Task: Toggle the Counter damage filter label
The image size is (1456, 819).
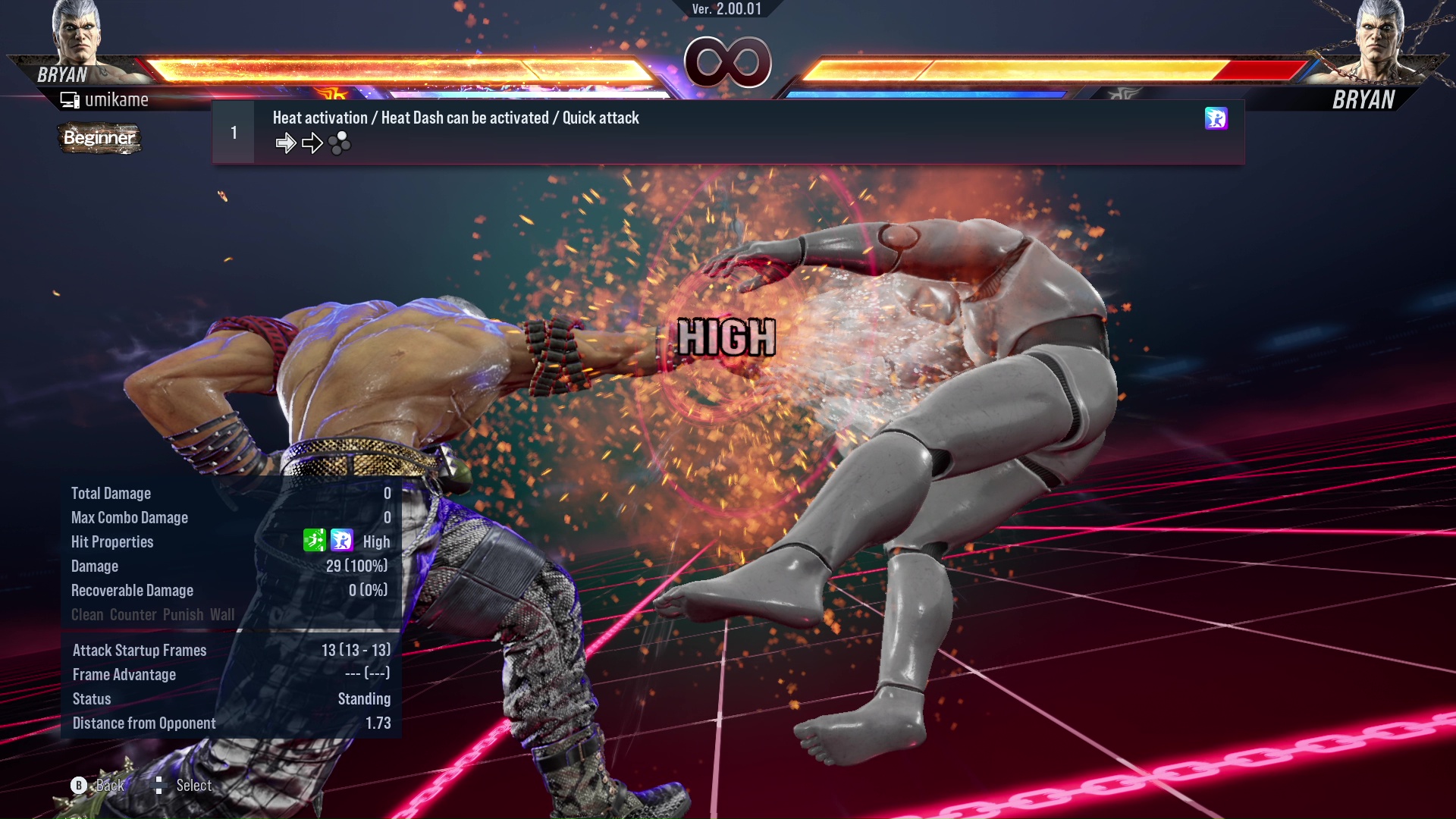Action: pyautogui.click(x=133, y=614)
